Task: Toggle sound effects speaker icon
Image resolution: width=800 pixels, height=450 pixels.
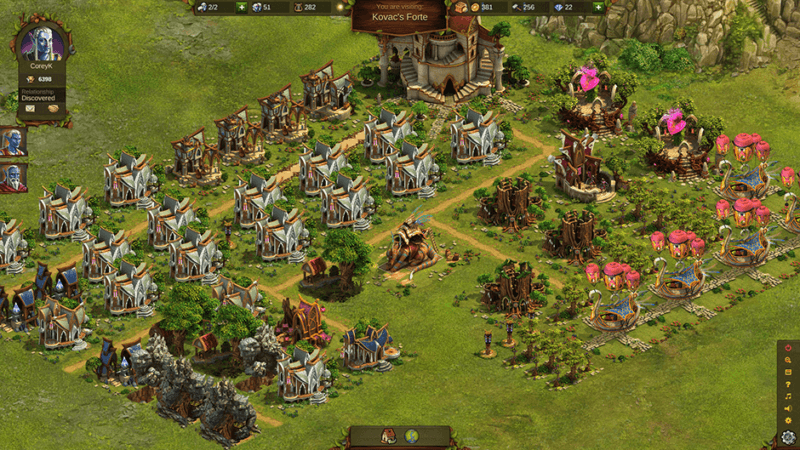Action: 788,409
